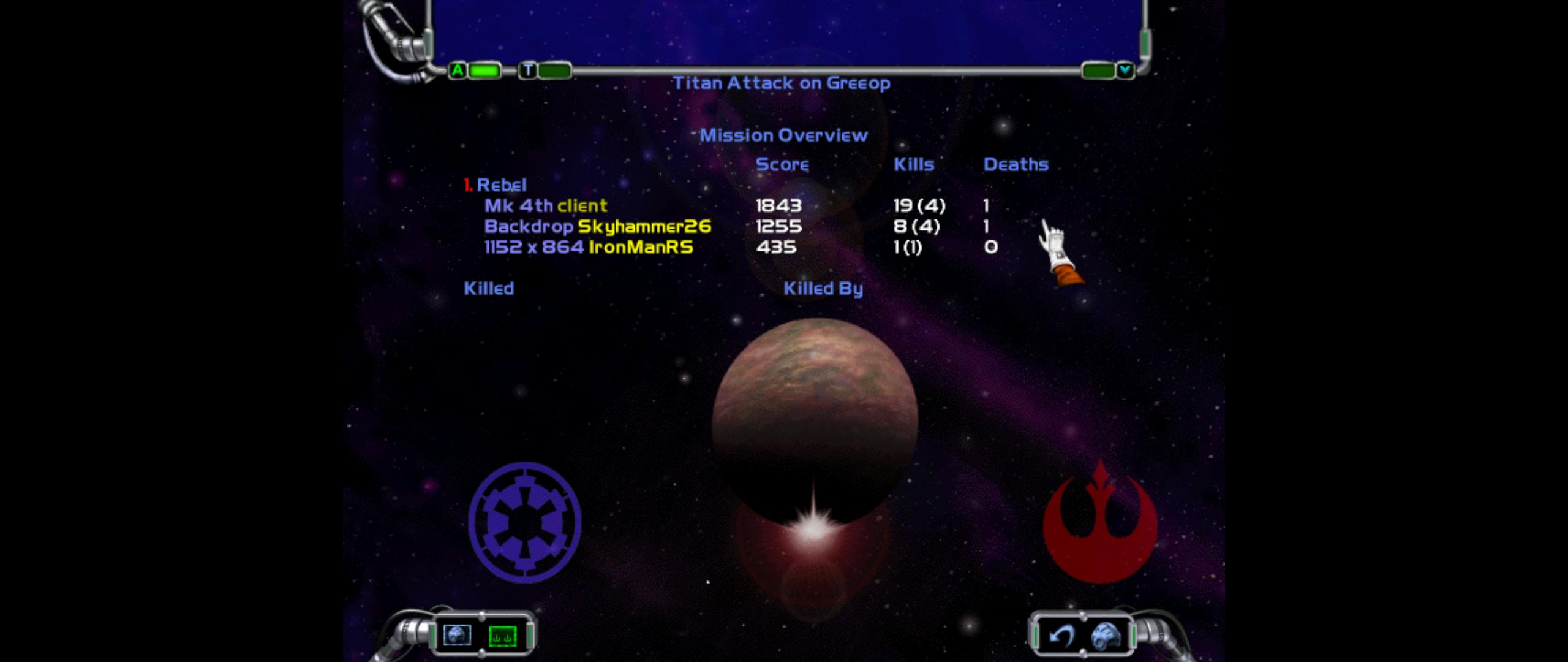The width and height of the screenshot is (1568, 662).
Task: Expand the chat window with the down arrow
Action: tap(1125, 70)
